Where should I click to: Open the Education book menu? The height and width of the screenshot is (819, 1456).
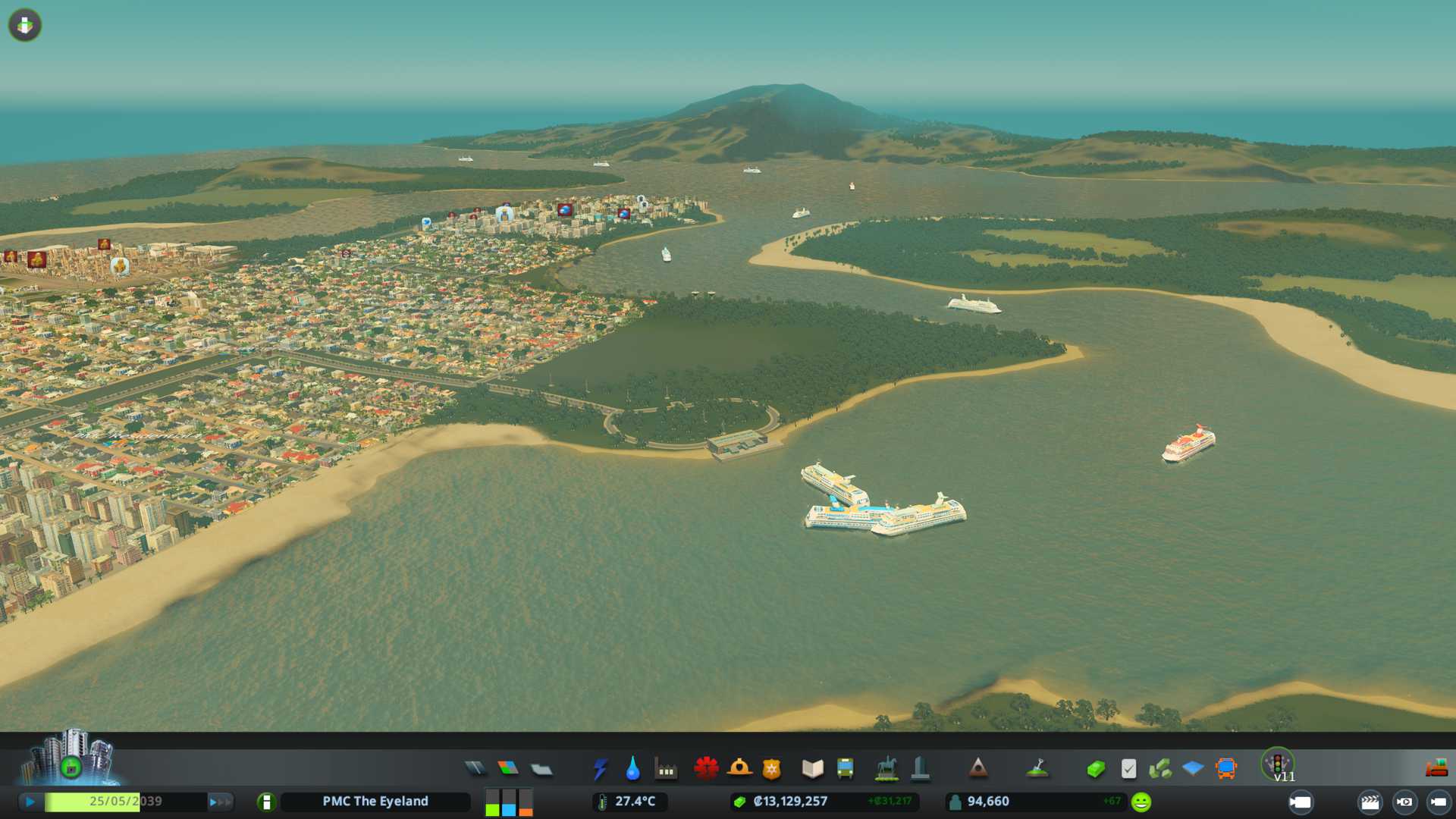812,769
